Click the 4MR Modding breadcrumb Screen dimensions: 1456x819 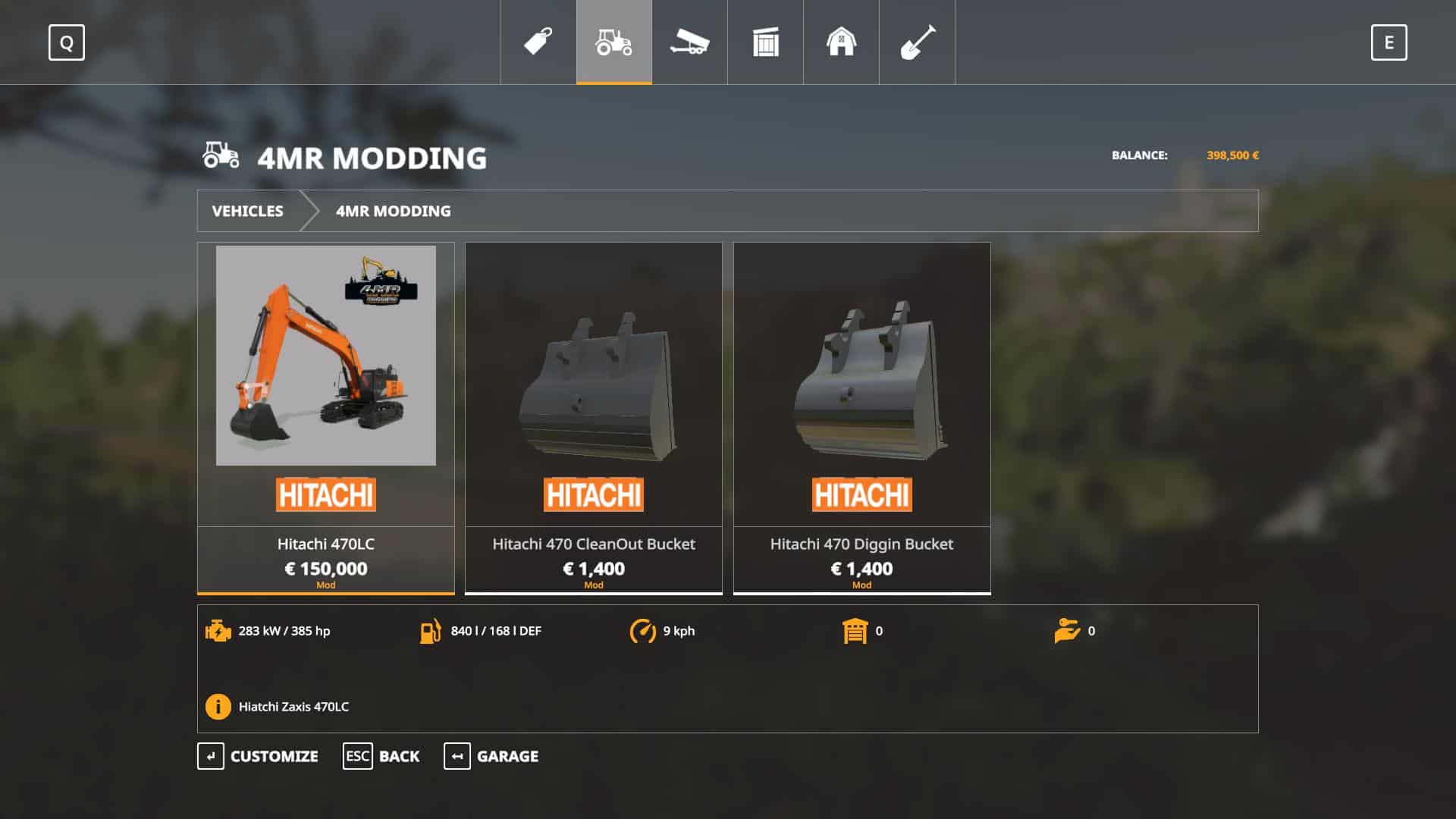point(393,211)
